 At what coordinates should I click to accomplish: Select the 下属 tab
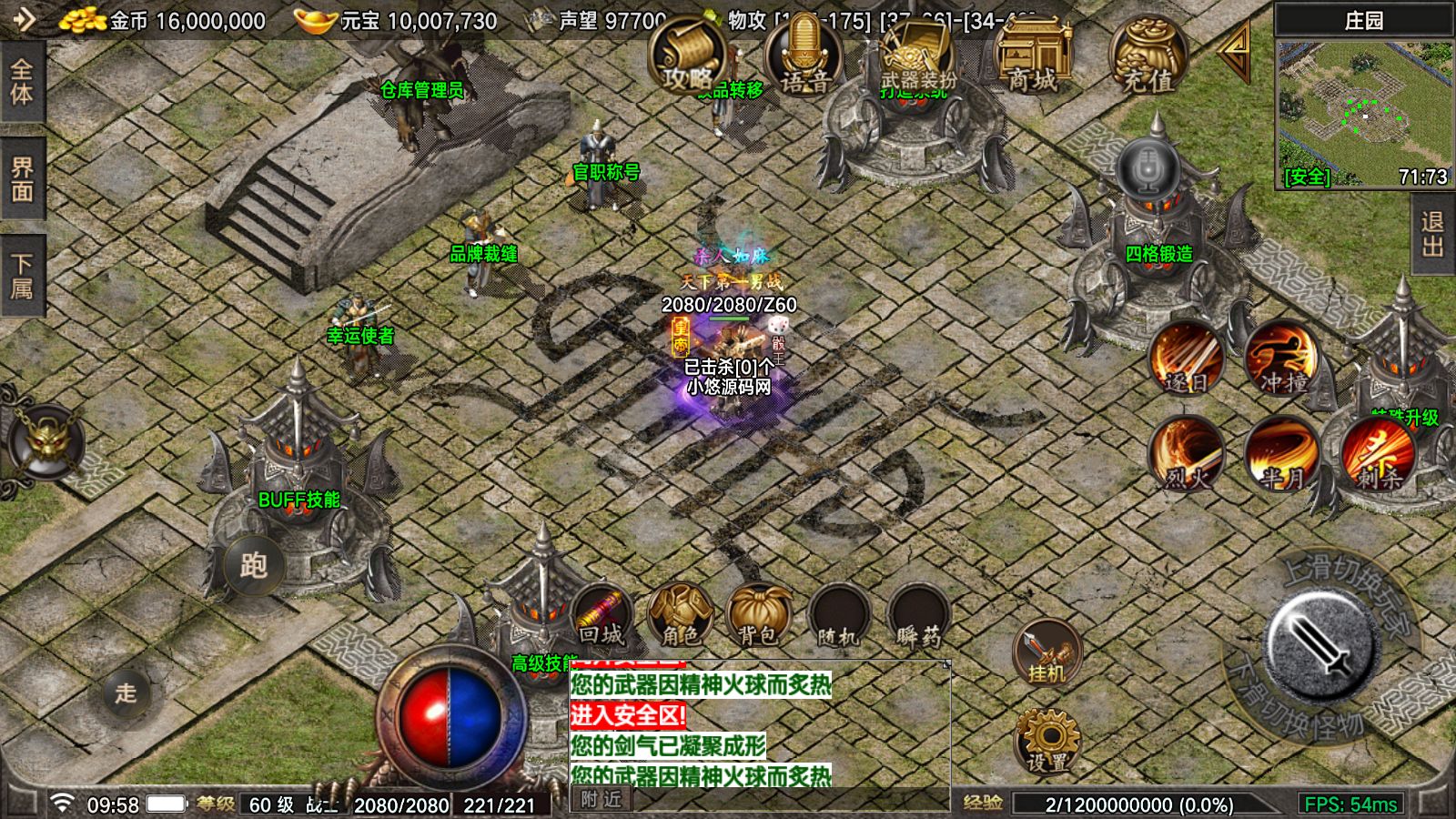[22, 276]
